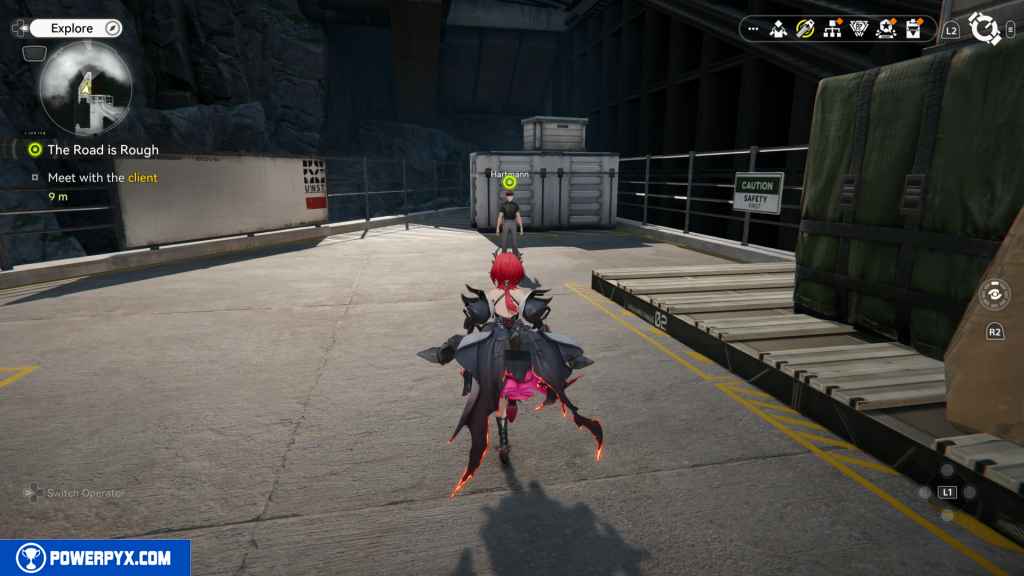Open the hierarchy tree diagram icon
Screen dimensions: 1024x576
coord(832,29)
